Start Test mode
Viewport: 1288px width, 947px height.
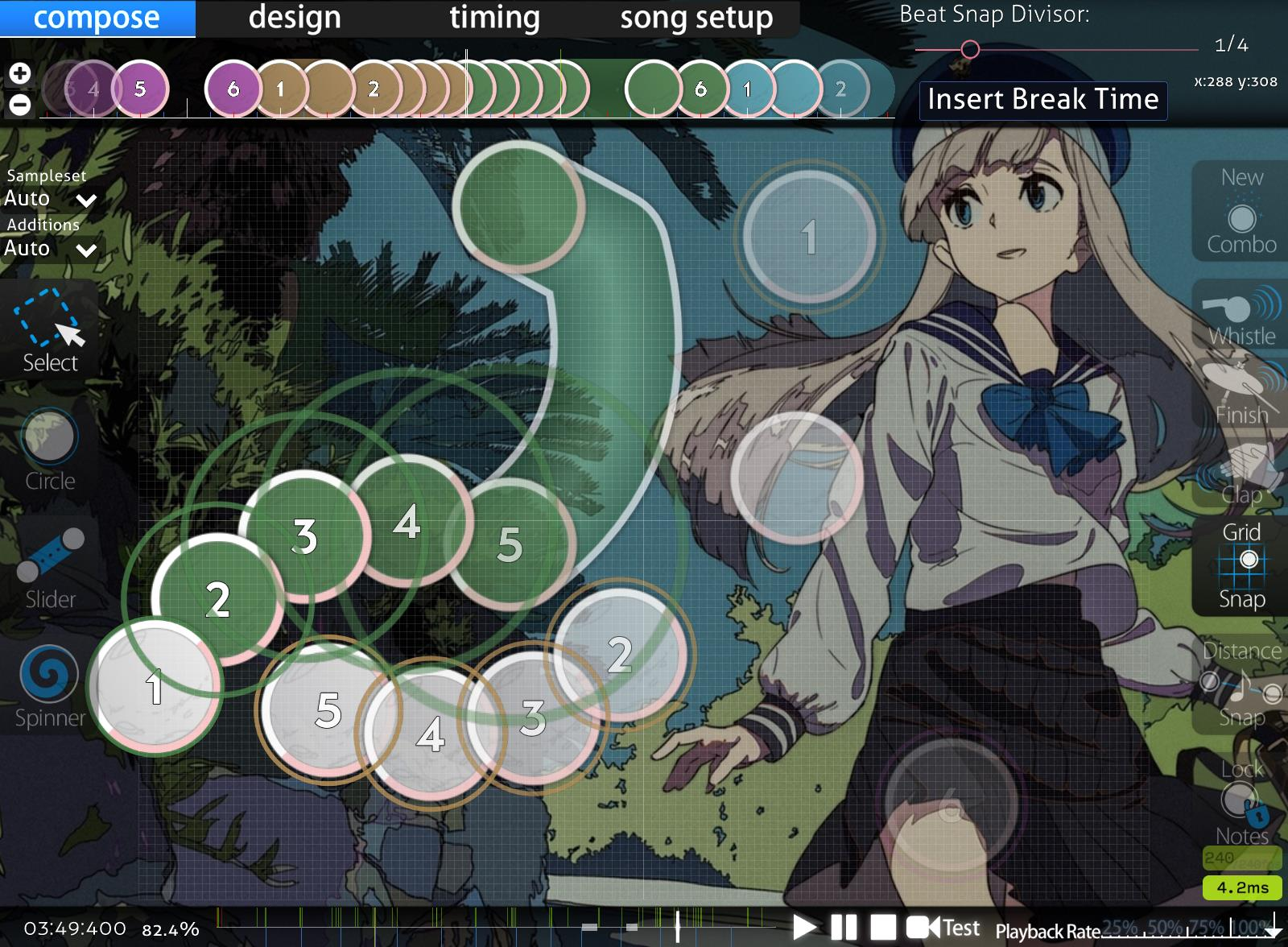943,928
